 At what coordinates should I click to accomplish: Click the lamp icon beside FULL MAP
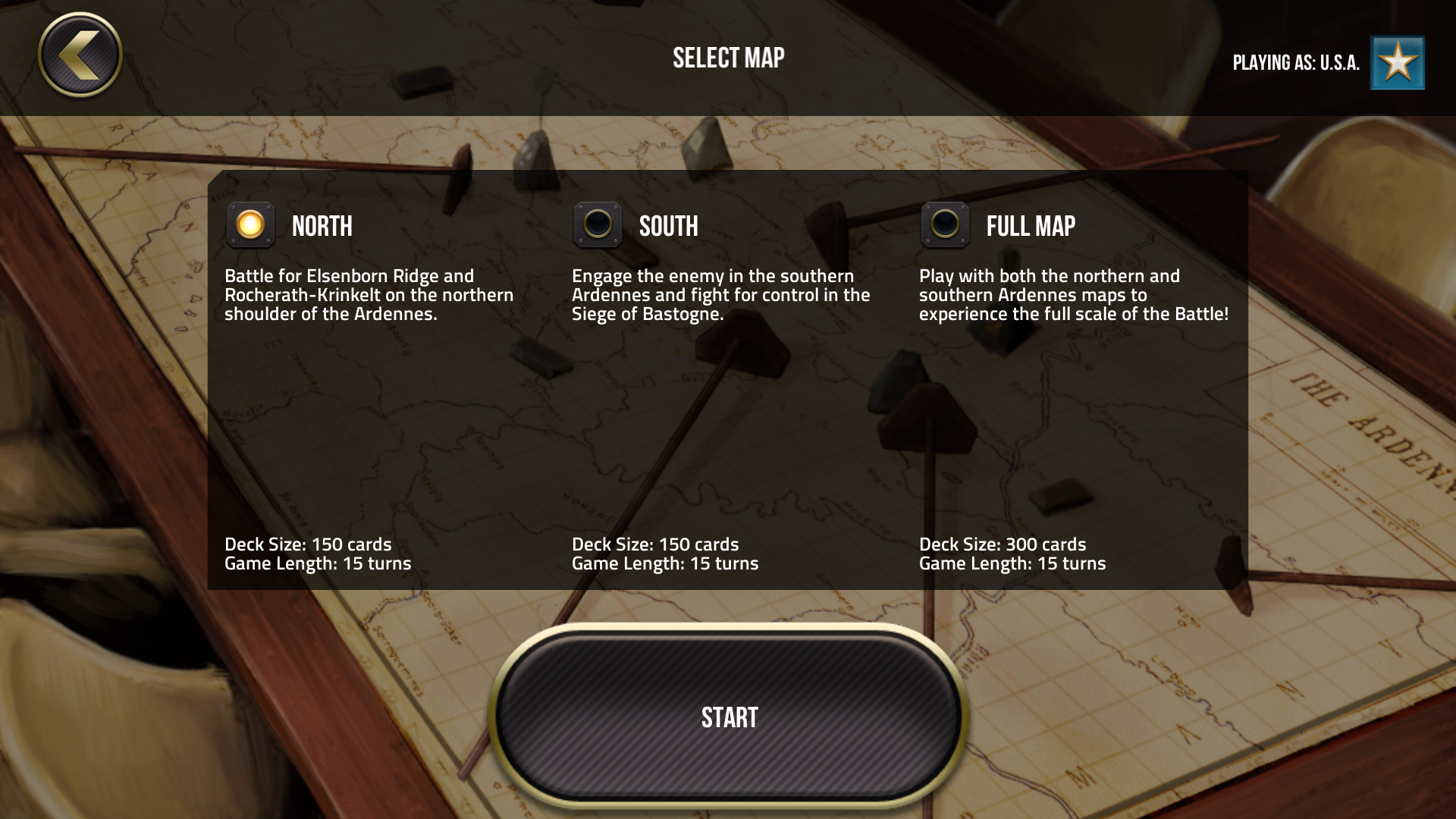click(945, 225)
